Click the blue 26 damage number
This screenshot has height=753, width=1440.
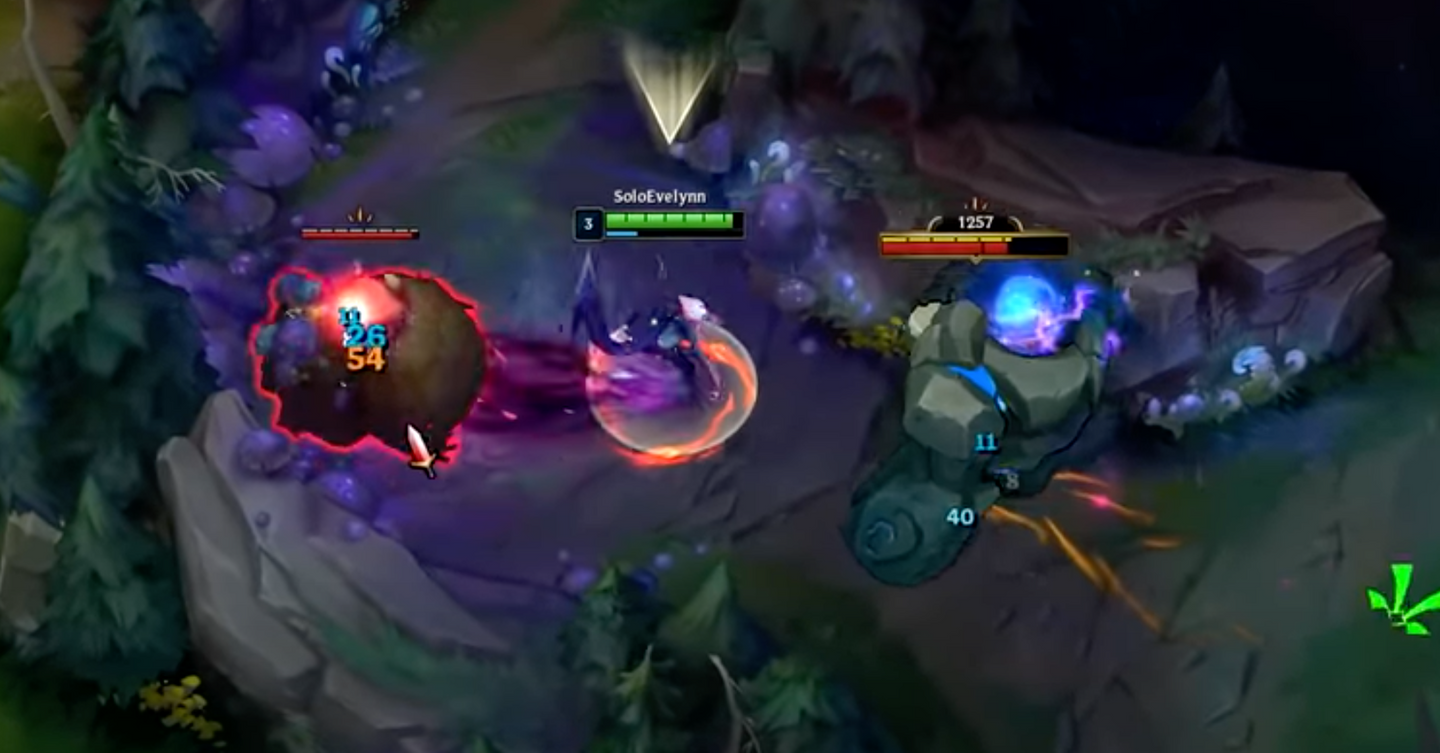367,335
